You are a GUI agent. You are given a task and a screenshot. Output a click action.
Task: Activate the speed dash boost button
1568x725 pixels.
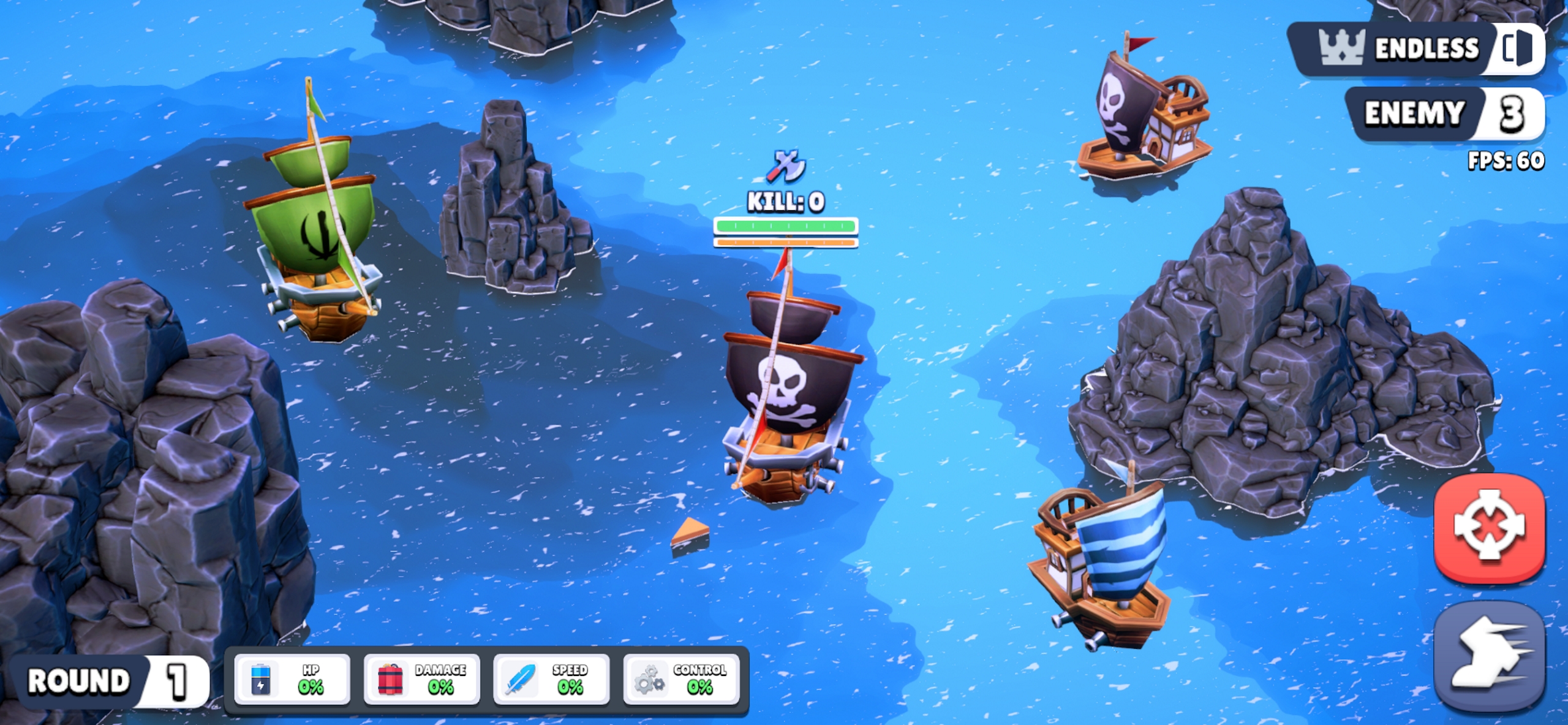pos(1489,656)
